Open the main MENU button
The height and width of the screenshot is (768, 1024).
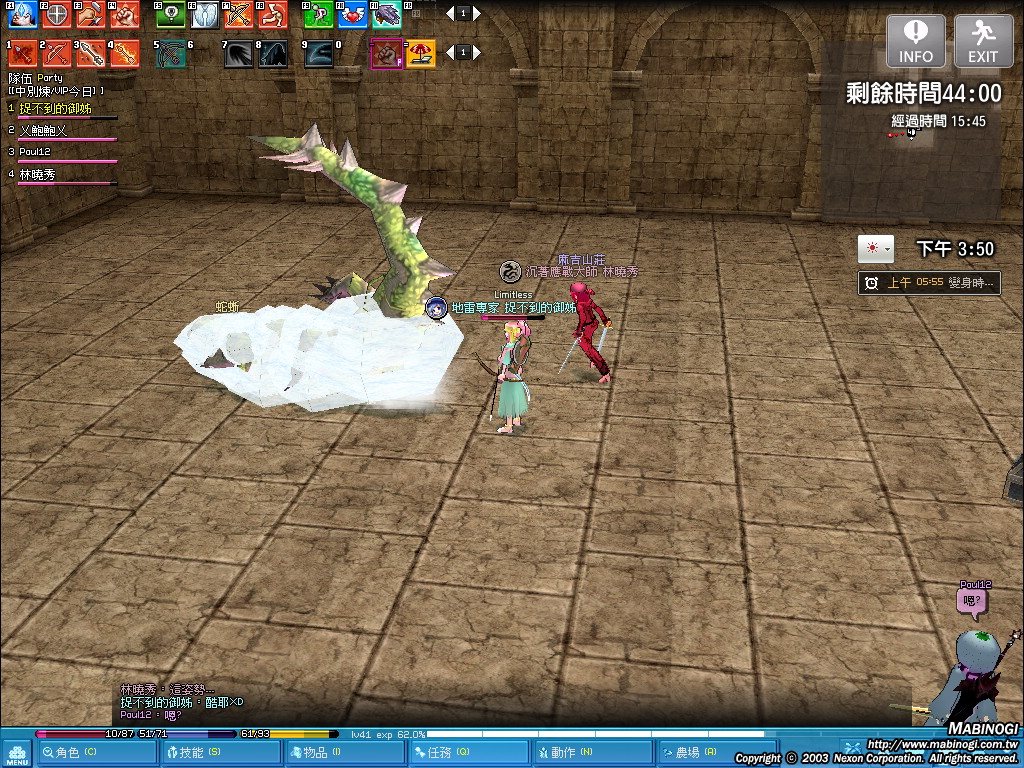click(x=17, y=753)
